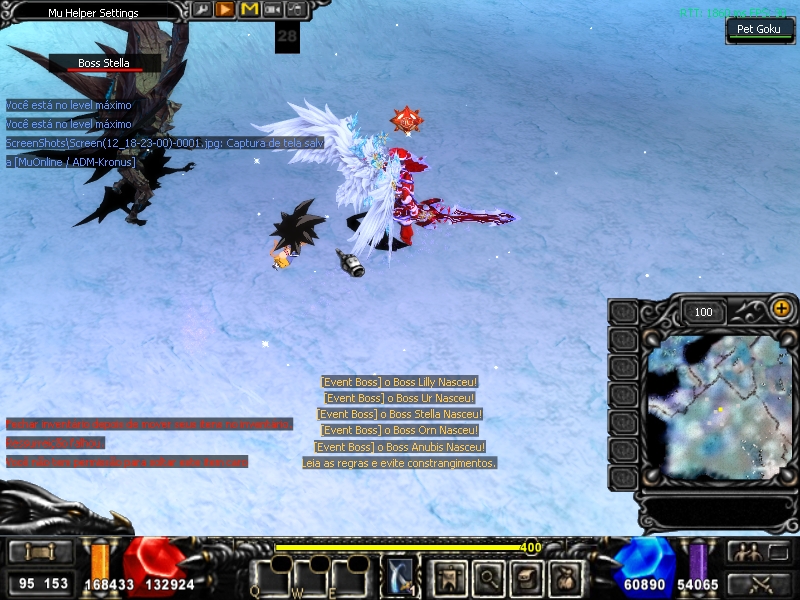The width and height of the screenshot is (800, 600).
Task: Click the yellow M icon in the top bar
Action: (x=248, y=10)
